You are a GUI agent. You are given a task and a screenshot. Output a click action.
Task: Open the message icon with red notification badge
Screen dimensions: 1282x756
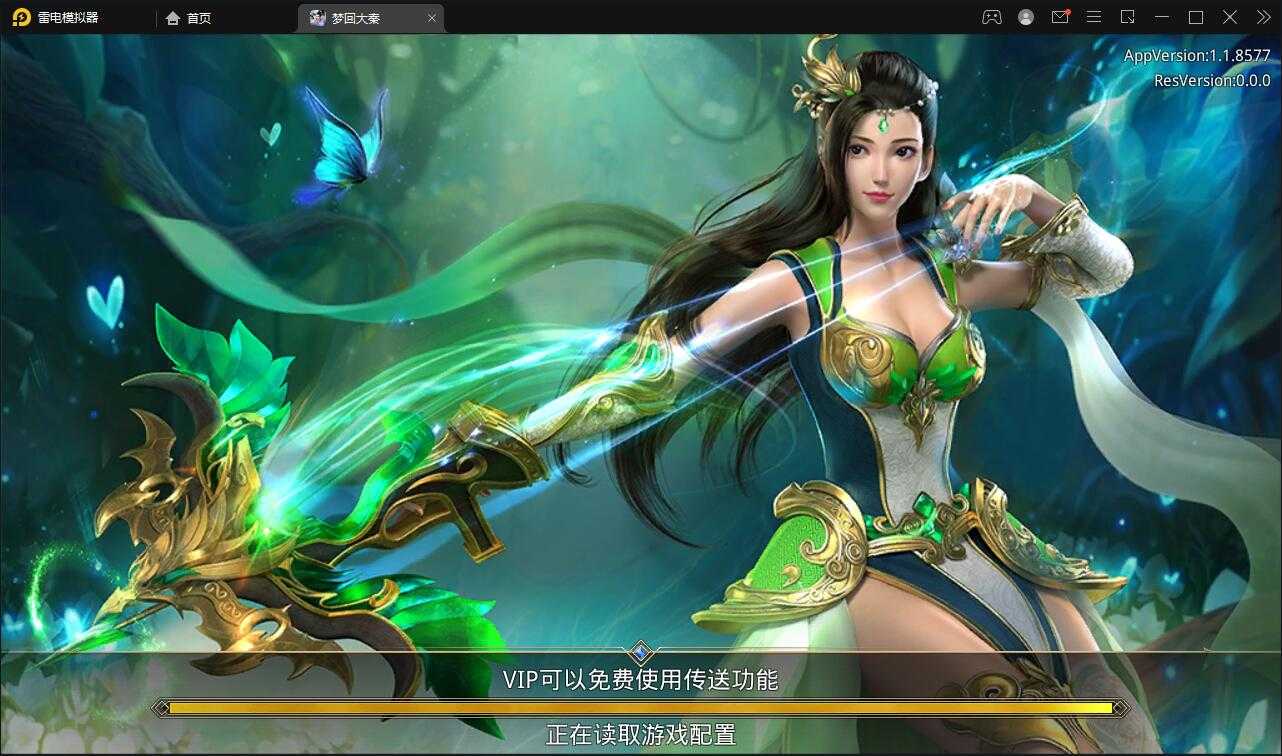click(x=1059, y=17)
